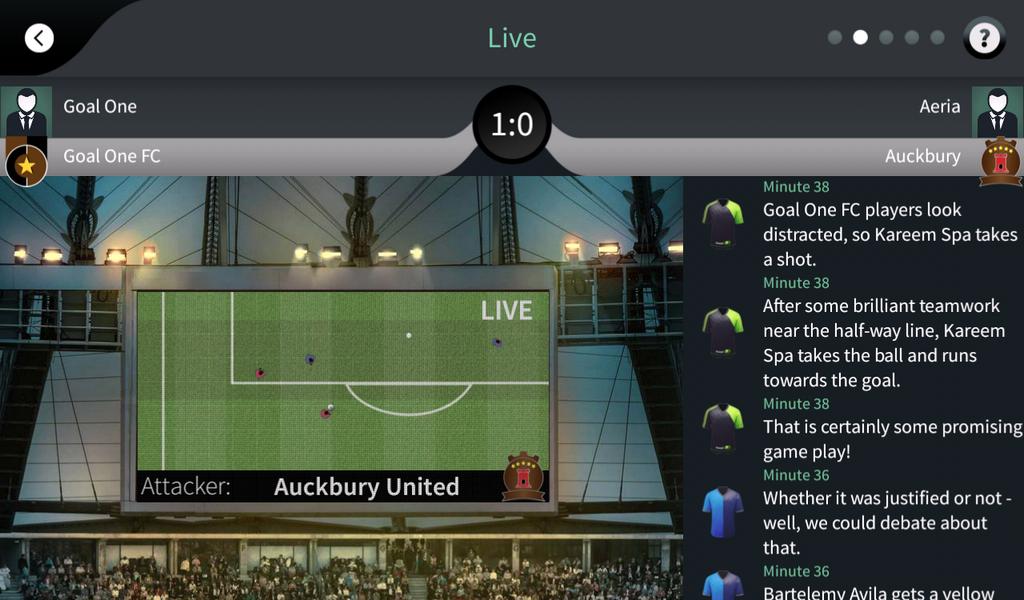Click the Auckbury team name in header
The image size is (1024, 600).
tap(922, 156)
